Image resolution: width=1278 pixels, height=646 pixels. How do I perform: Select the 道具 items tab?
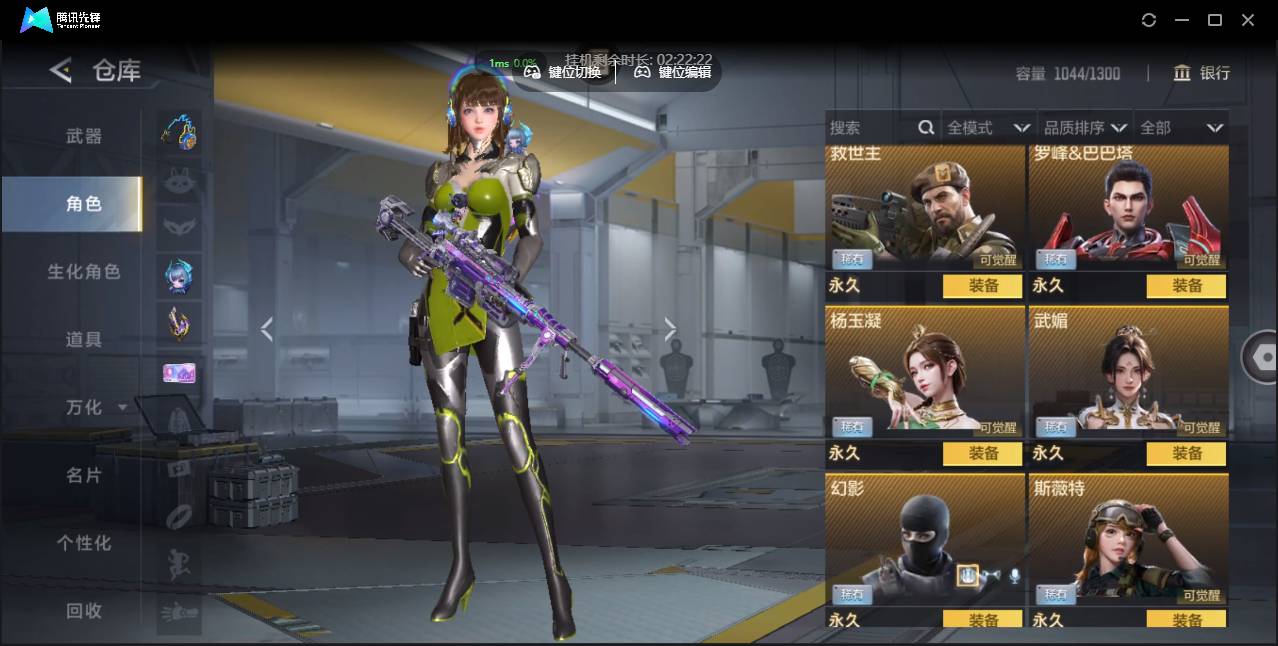coord(84,340)
